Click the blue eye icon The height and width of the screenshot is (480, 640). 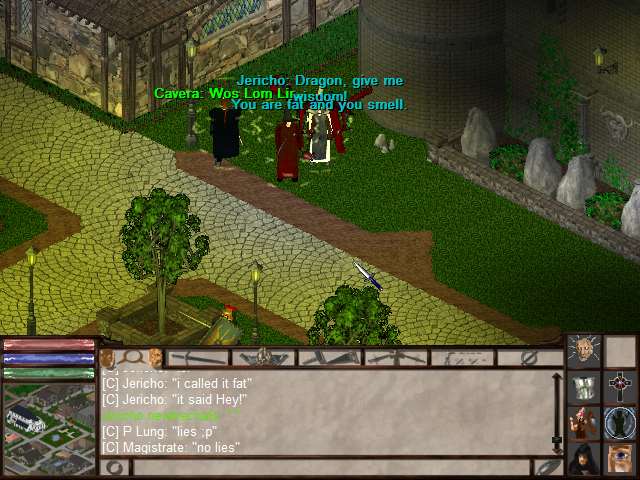point(620,458)
